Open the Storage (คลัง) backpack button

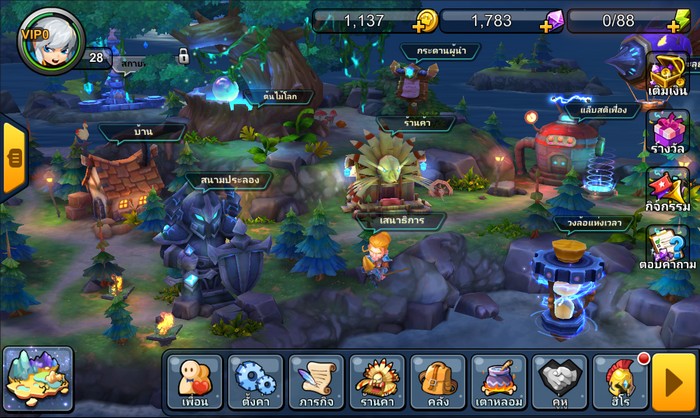(438, 381)
